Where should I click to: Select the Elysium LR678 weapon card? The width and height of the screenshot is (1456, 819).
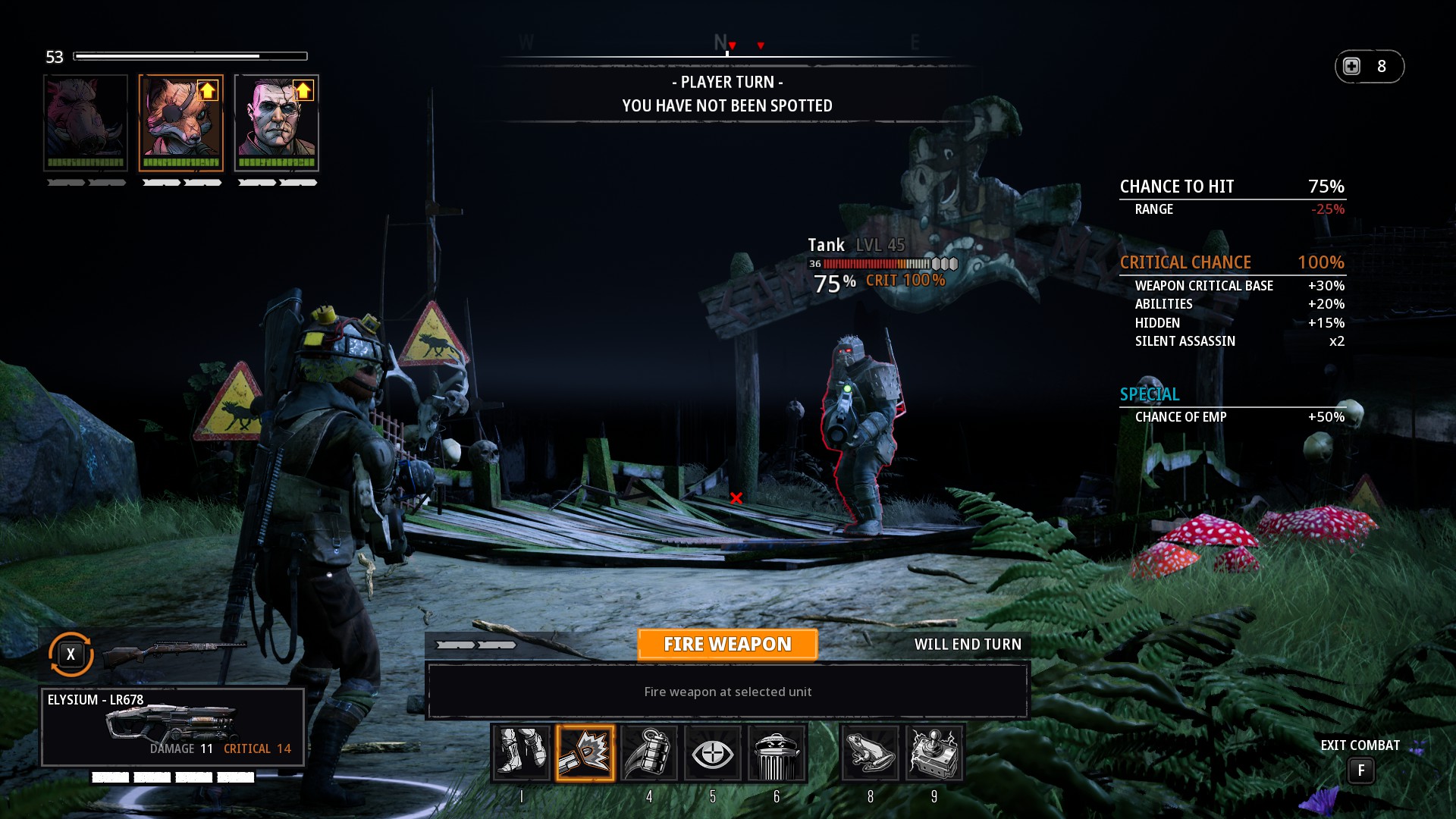(x=173, y=726)
